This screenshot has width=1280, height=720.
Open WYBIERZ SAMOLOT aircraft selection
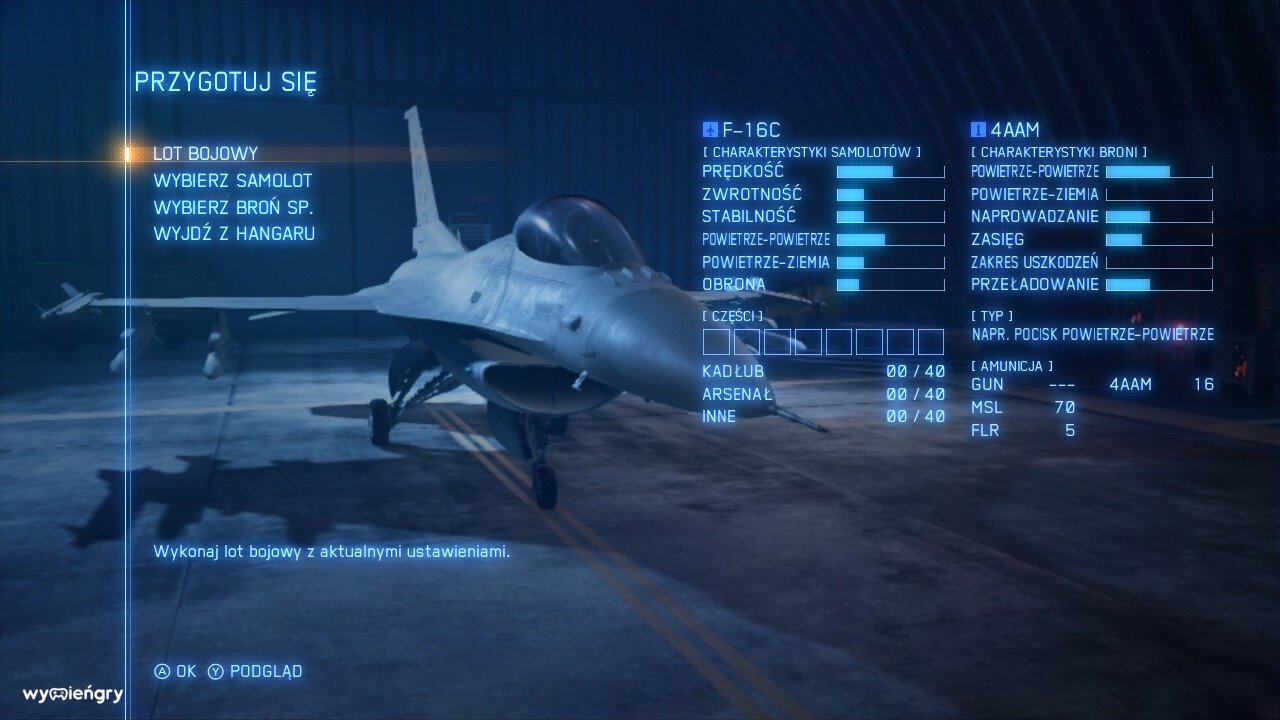click(232, 181)
